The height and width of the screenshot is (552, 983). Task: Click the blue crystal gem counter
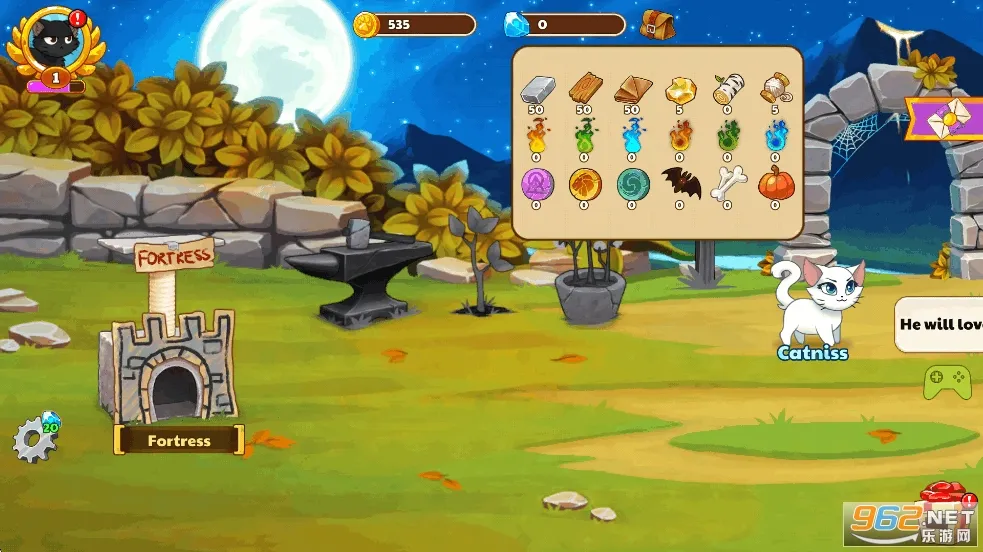point(564,24)
